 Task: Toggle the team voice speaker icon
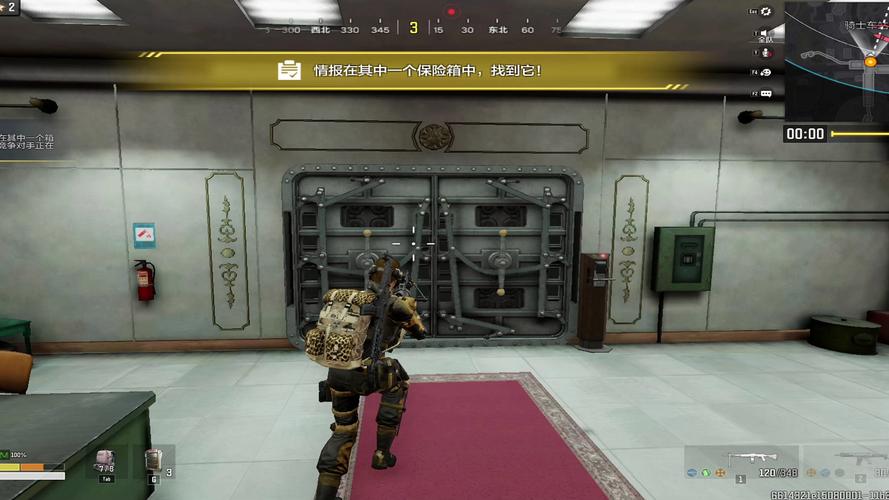(766, 32)
